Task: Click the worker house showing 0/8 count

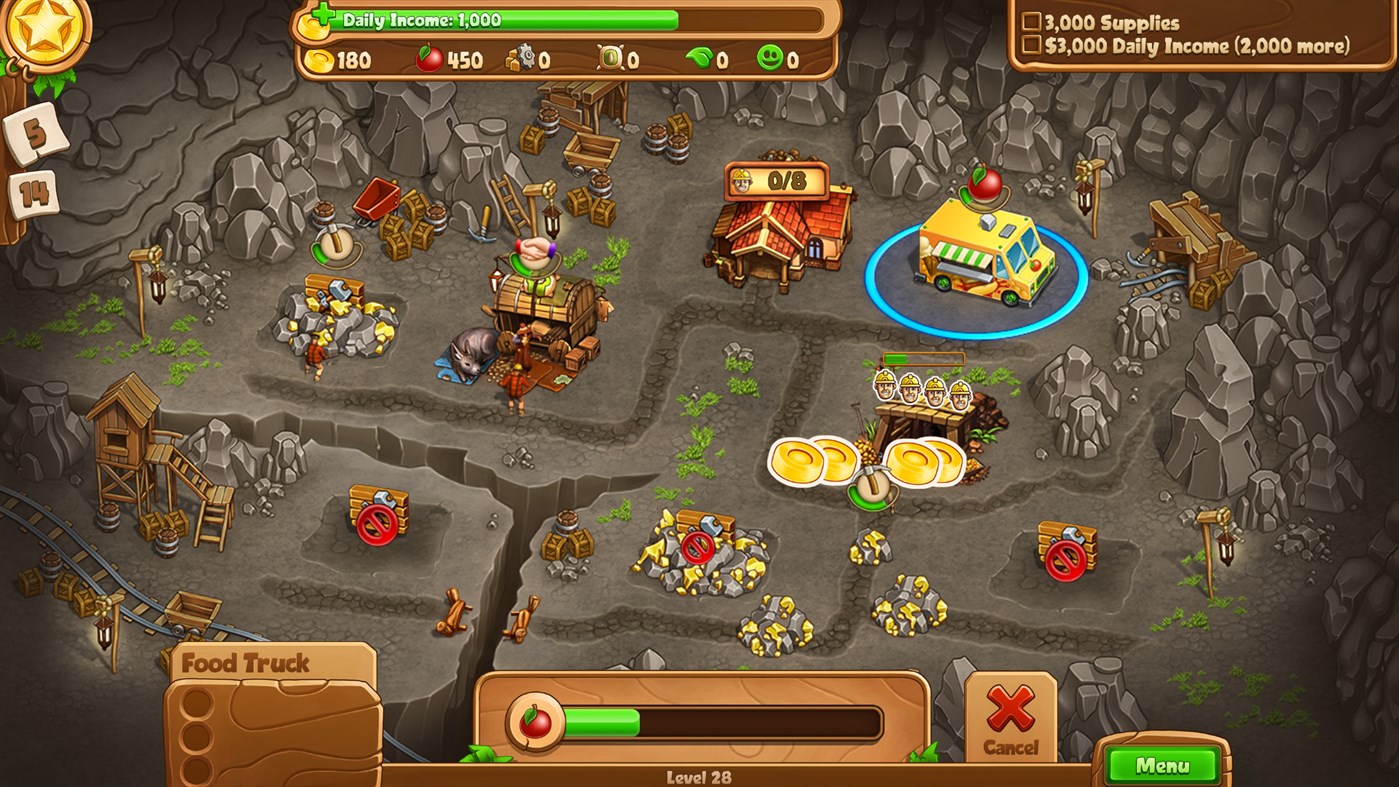Action: point(780,230)
